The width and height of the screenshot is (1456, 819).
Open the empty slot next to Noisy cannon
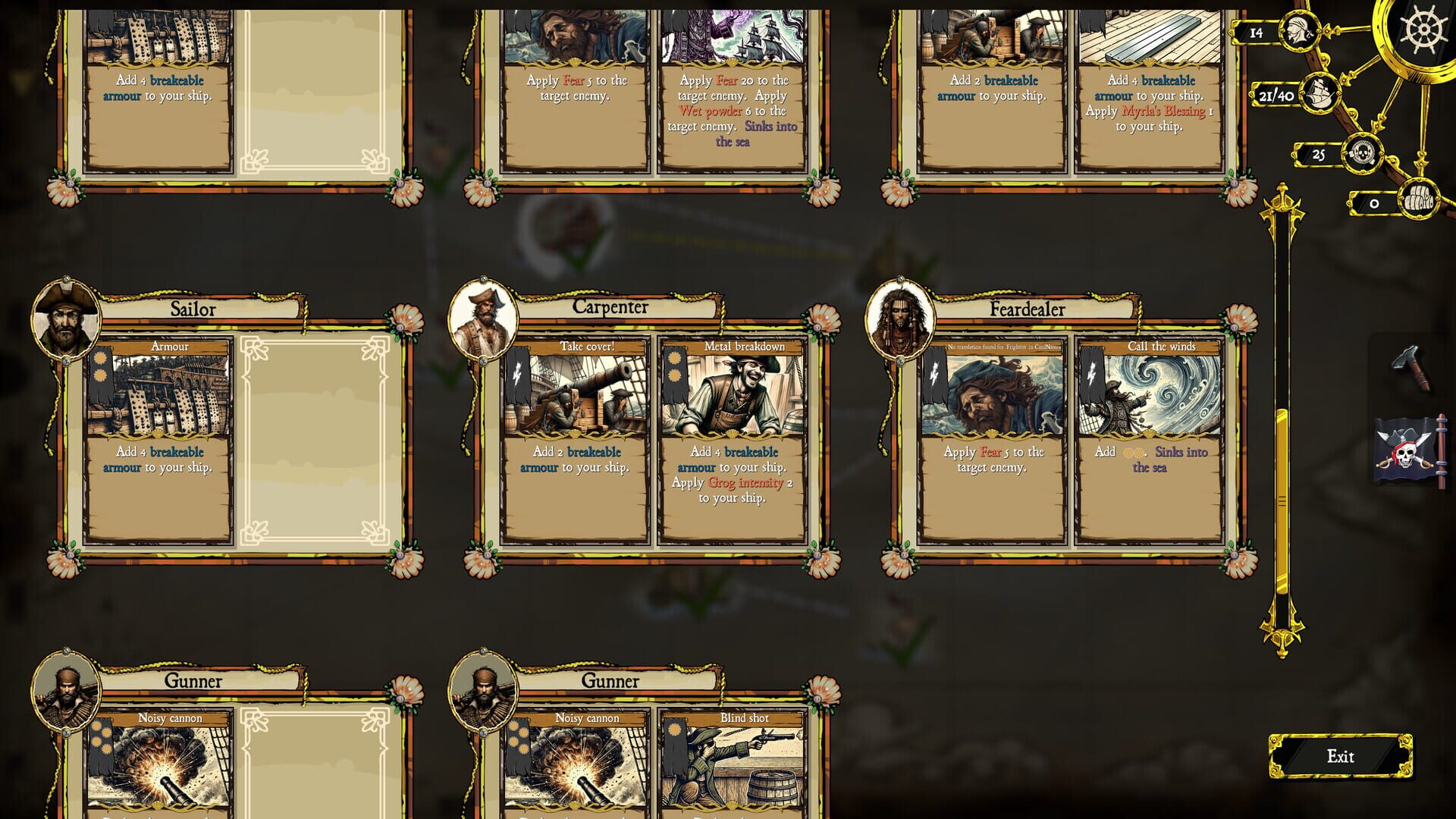(x=315, y=766)
